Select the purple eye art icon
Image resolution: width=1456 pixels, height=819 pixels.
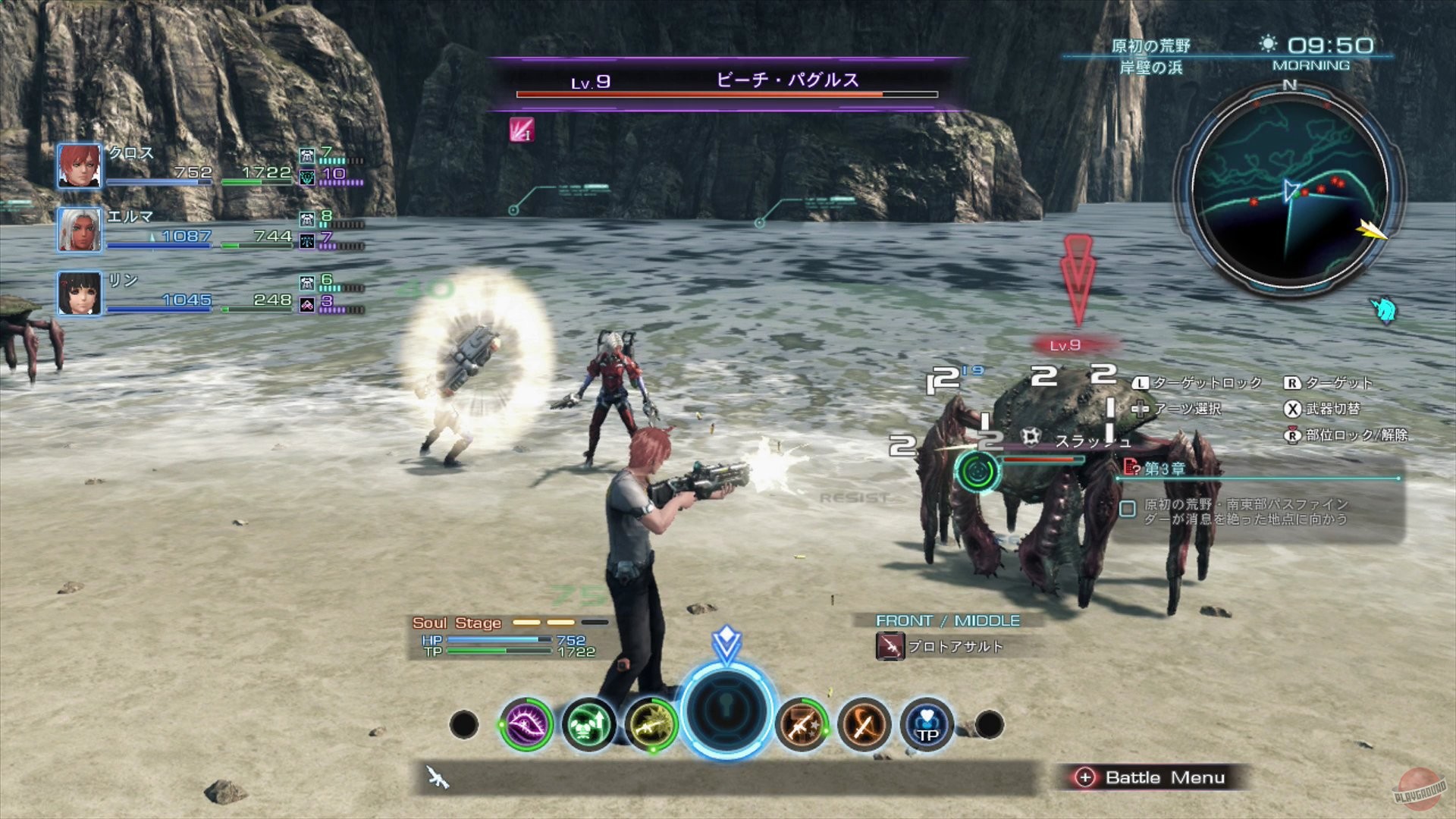524,724
